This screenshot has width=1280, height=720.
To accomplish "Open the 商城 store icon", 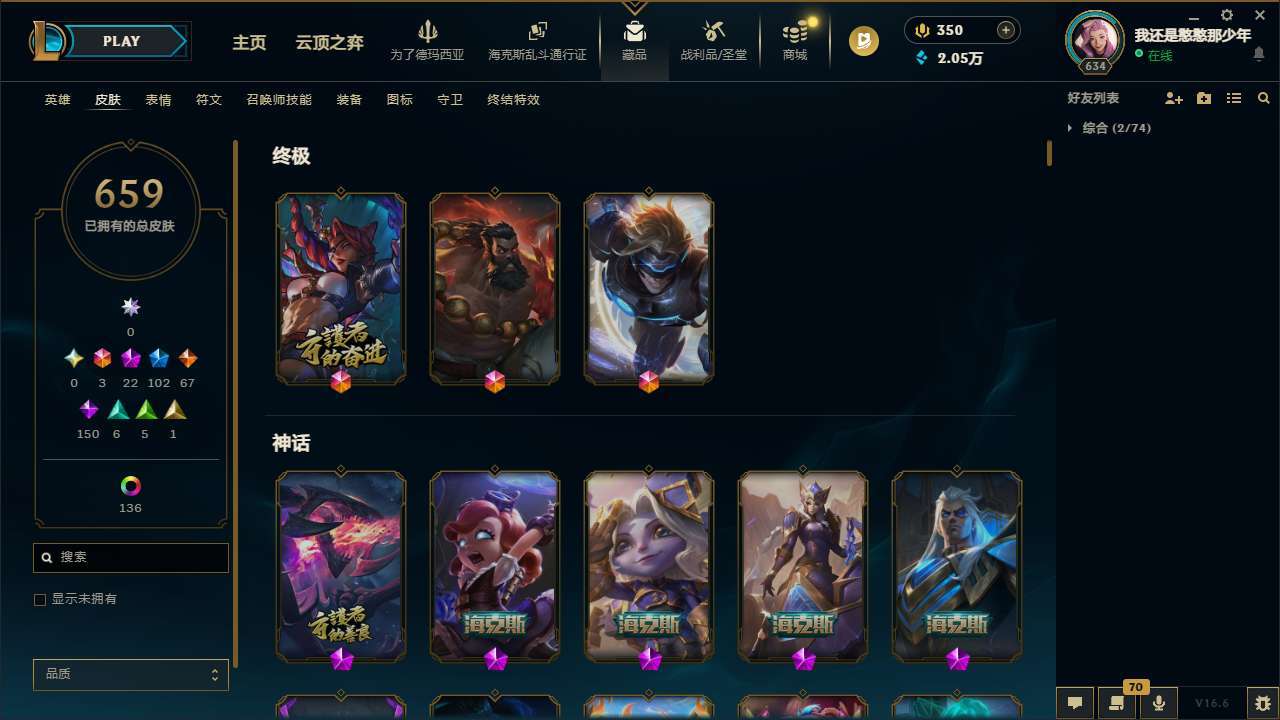I will (x=794, y=40).
